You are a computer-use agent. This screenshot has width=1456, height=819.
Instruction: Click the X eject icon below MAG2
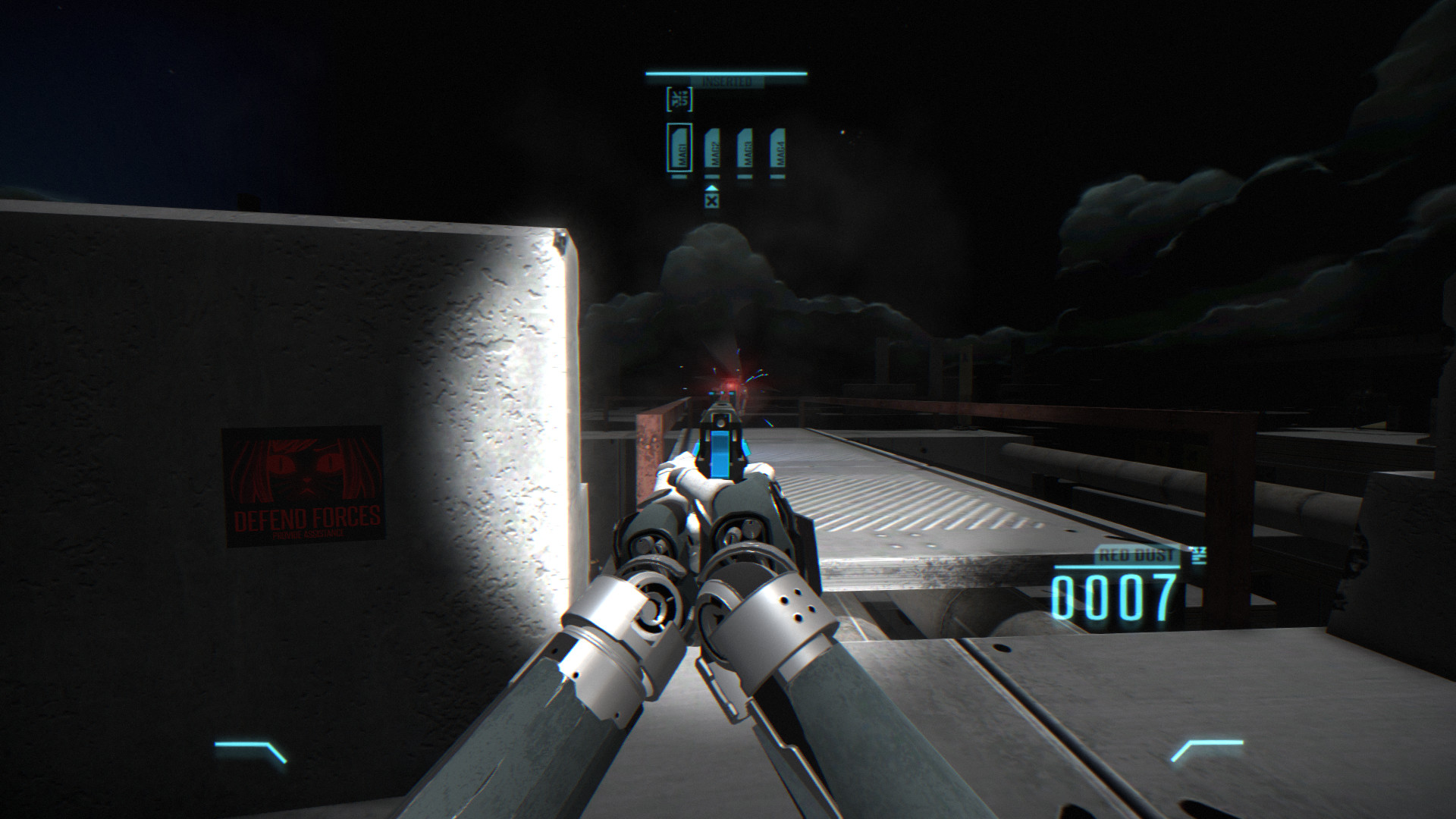pos(711,201)
